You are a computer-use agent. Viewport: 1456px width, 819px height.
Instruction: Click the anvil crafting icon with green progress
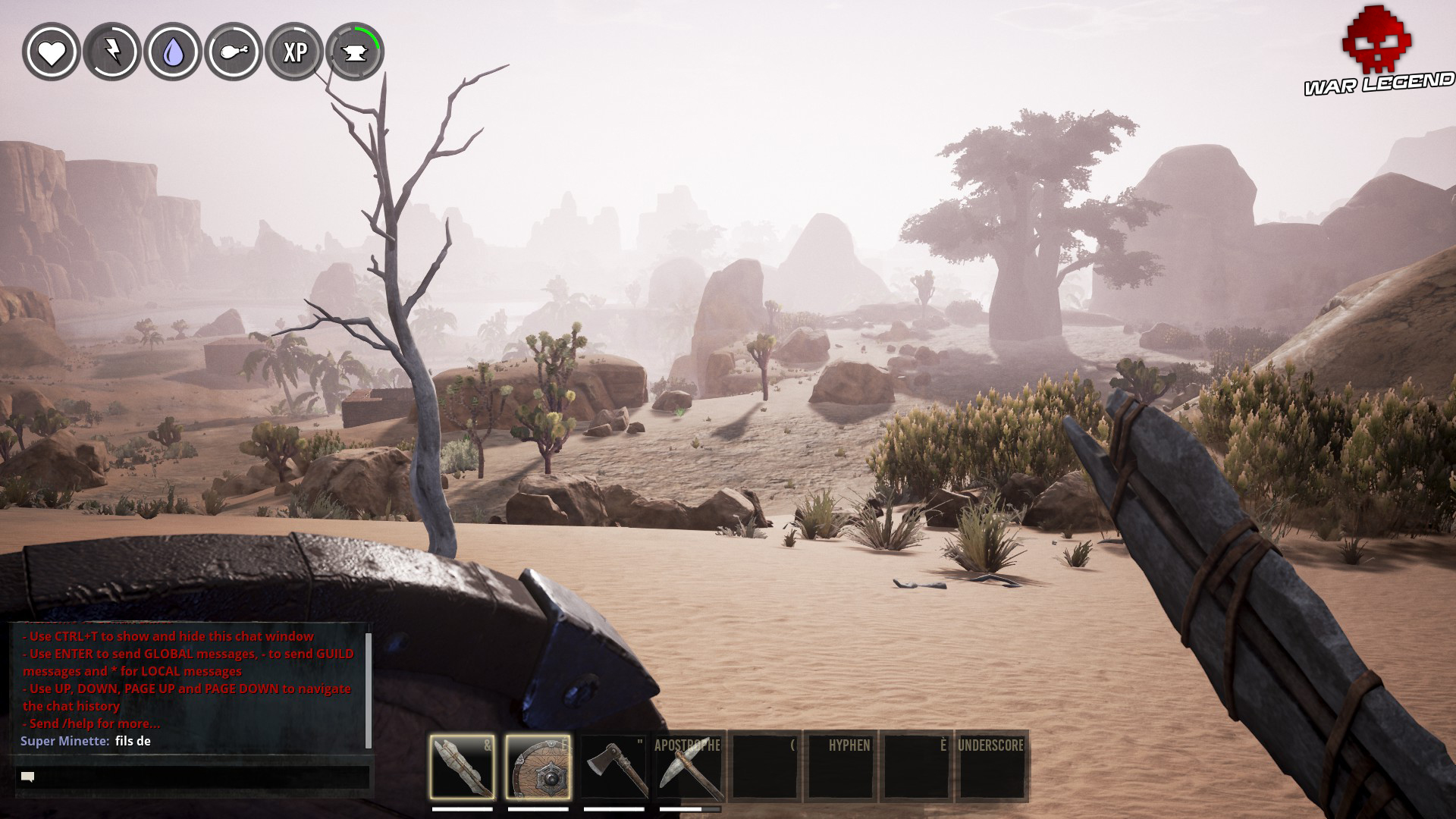click(353, 52)
